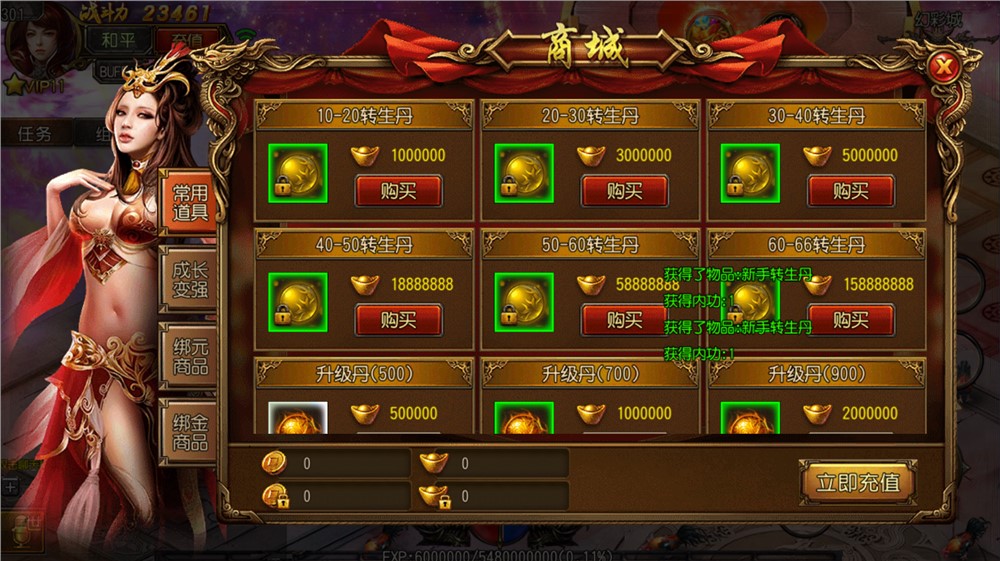Buy the 10-20转生丹 item
The image size is (1000, 561).
tap(398, 191)
